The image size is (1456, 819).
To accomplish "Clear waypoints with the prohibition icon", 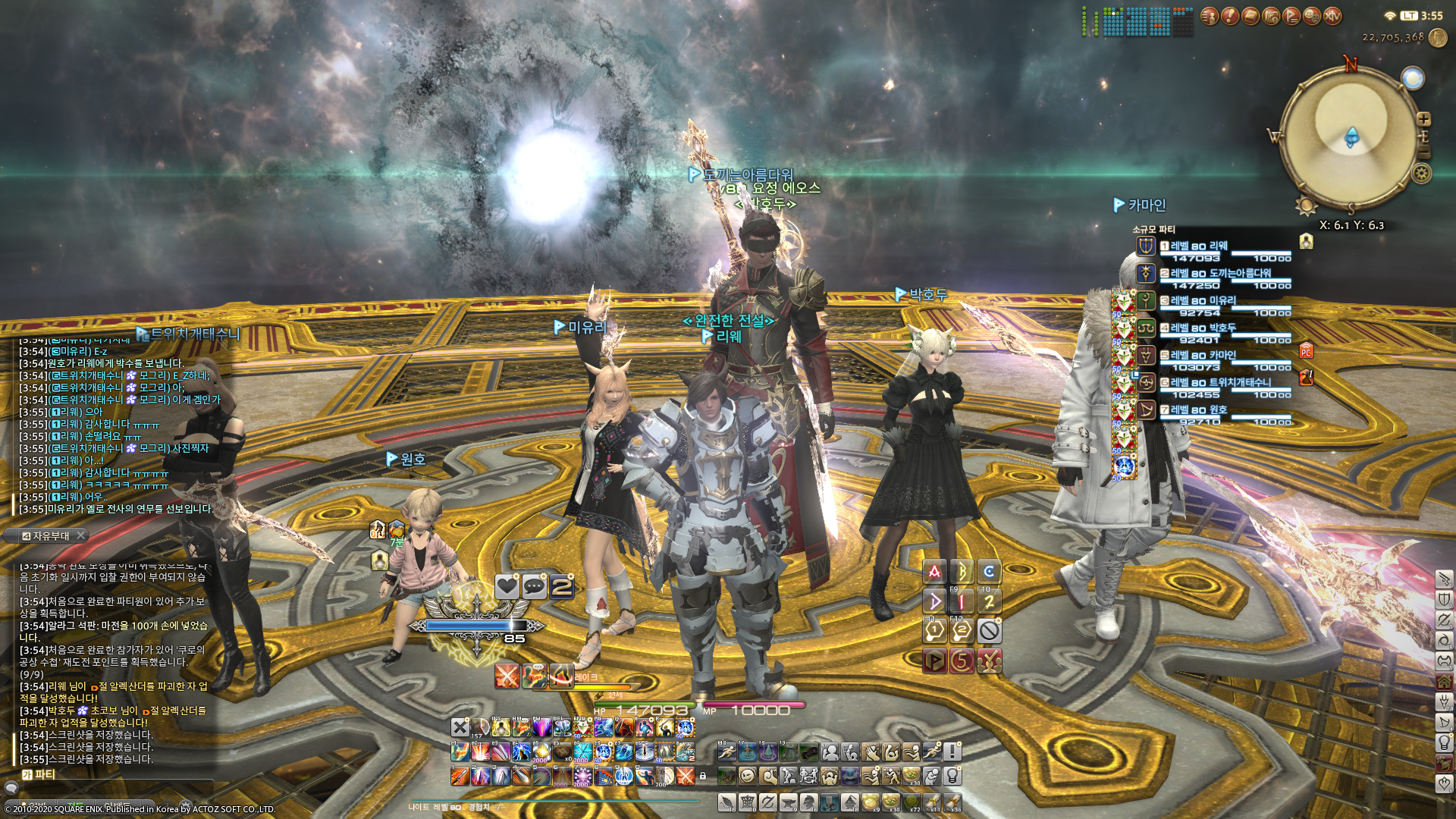I will coord(989,630).
